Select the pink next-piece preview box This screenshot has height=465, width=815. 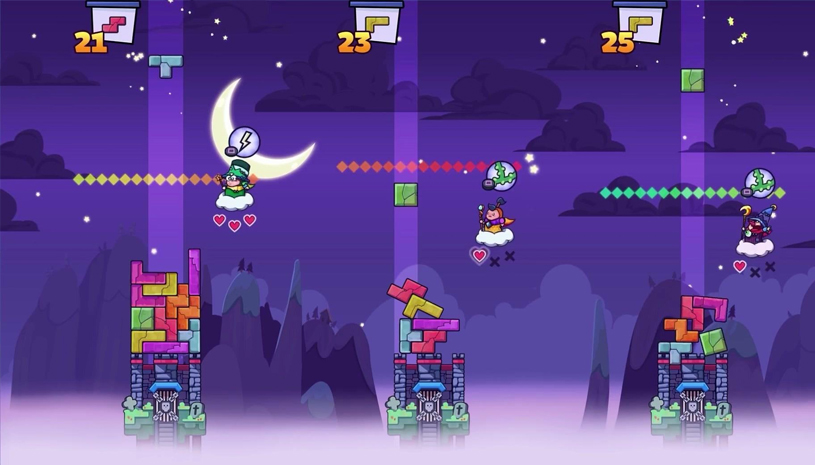pos(114,21)
